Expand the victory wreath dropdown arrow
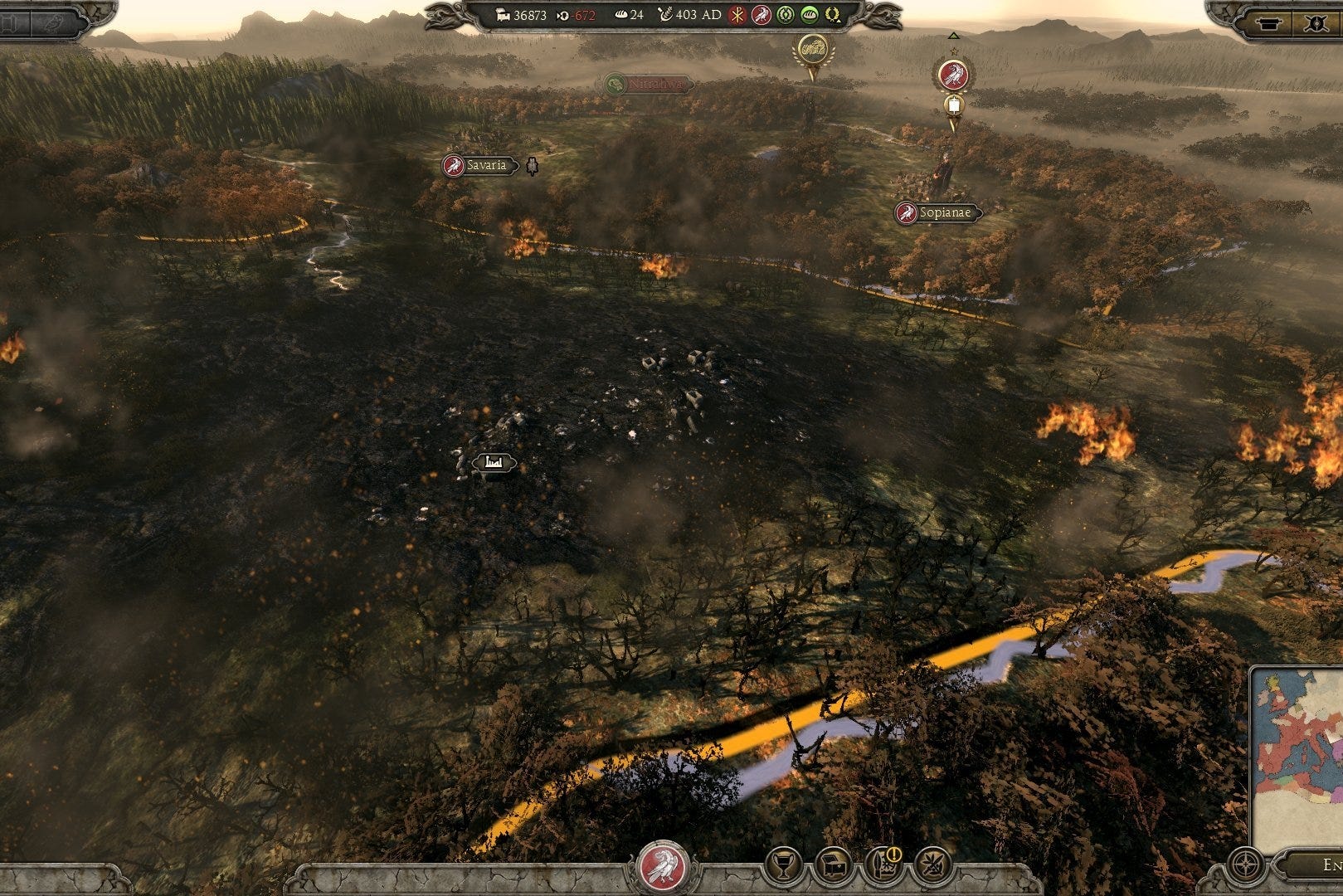This screenshot has height=896, width=1343. pos(837,21)
